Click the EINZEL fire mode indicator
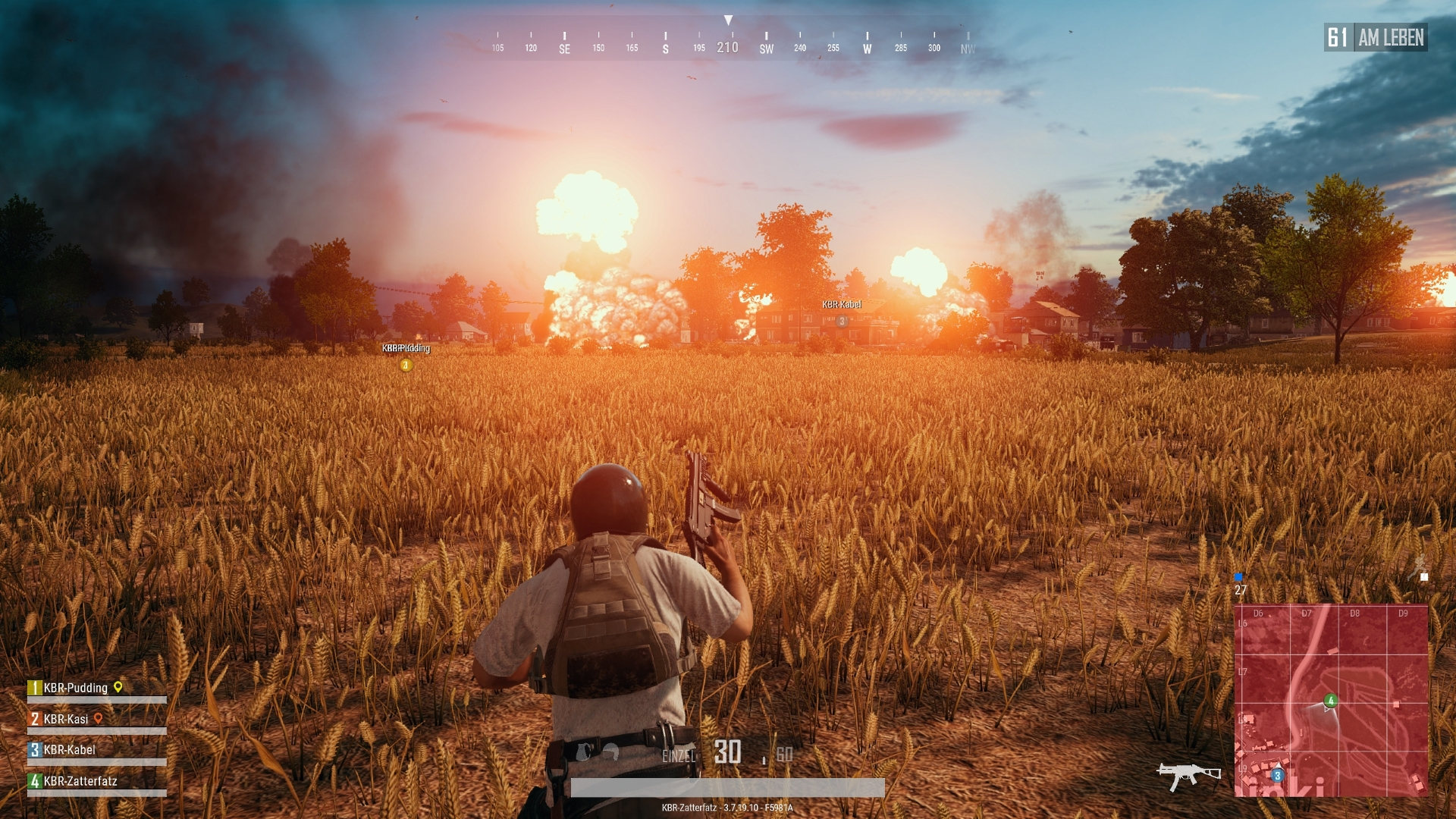This screenshot has width=1456, height=819. pos(678,756)
